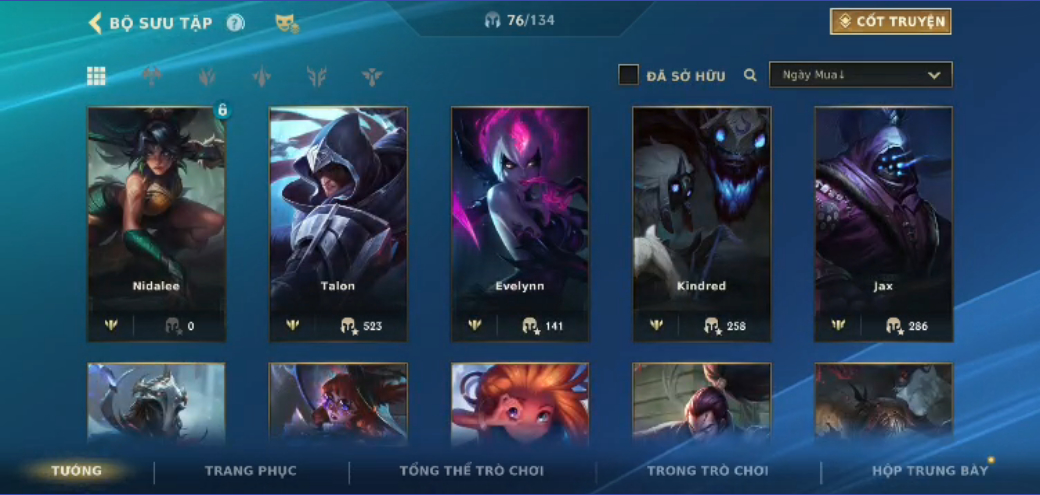Click the theater masks icon
Image resolution: width=1040 pixels, height=495 pixels.
(x=286, y=23)
